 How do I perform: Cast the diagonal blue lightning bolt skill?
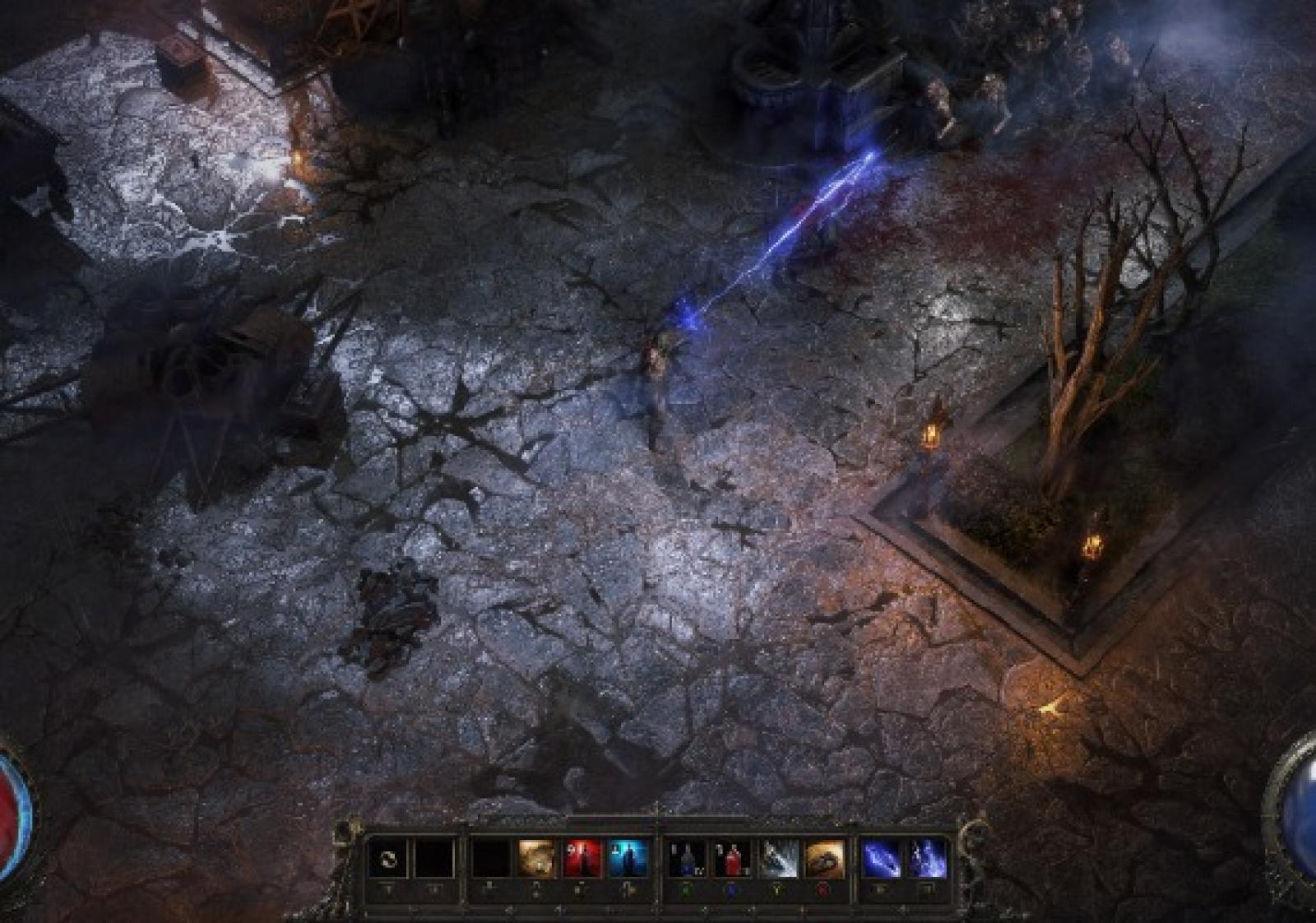pyautogui.click(x=881, y=860)
